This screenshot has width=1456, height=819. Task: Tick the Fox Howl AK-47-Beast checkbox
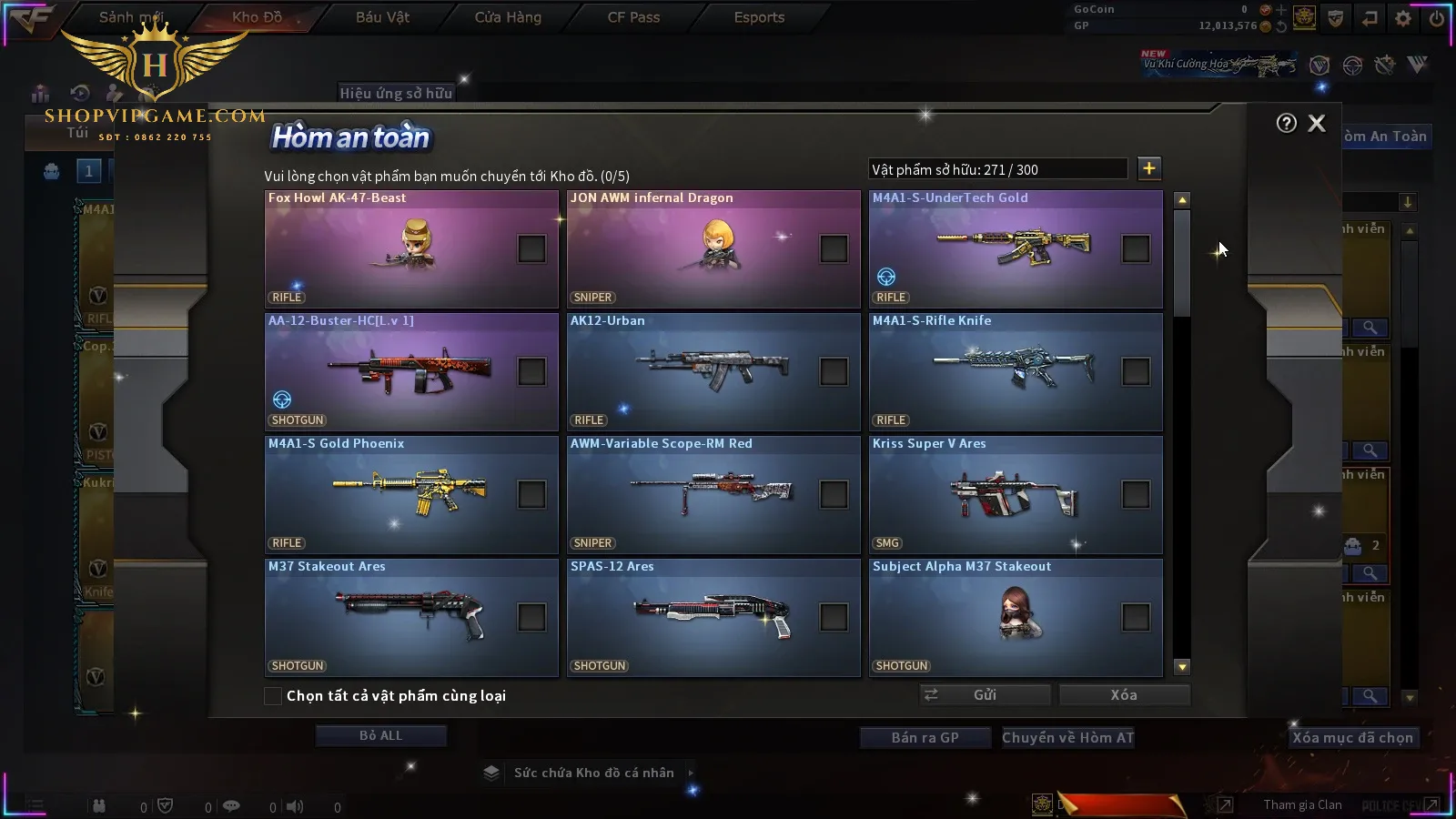click(x=531, y=248)
